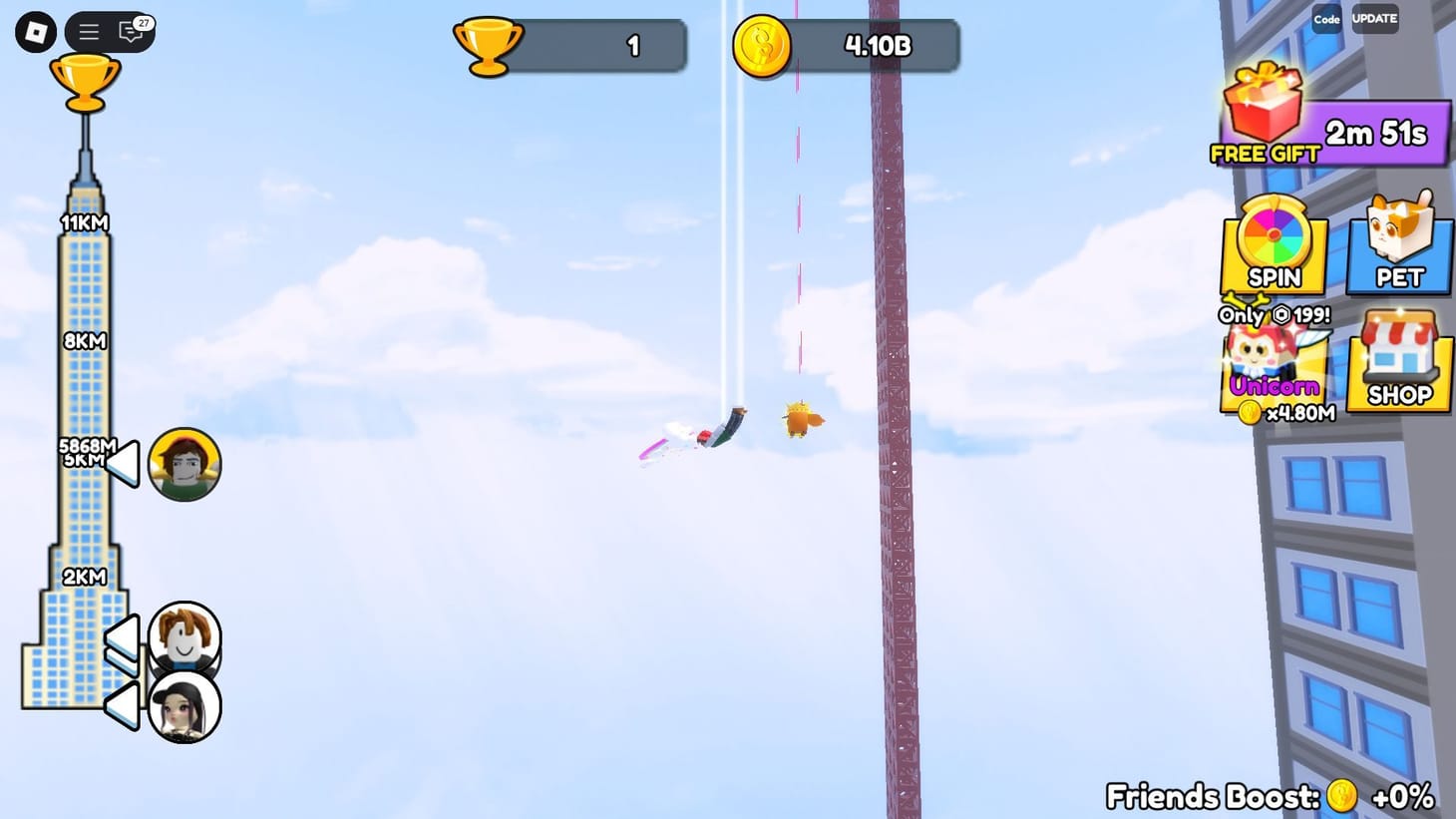Image resolution: width=1456 pixels, height=819 pixels.
Task: Select the green-shirt player avatar on tower
Action: [x=183, y=462]
